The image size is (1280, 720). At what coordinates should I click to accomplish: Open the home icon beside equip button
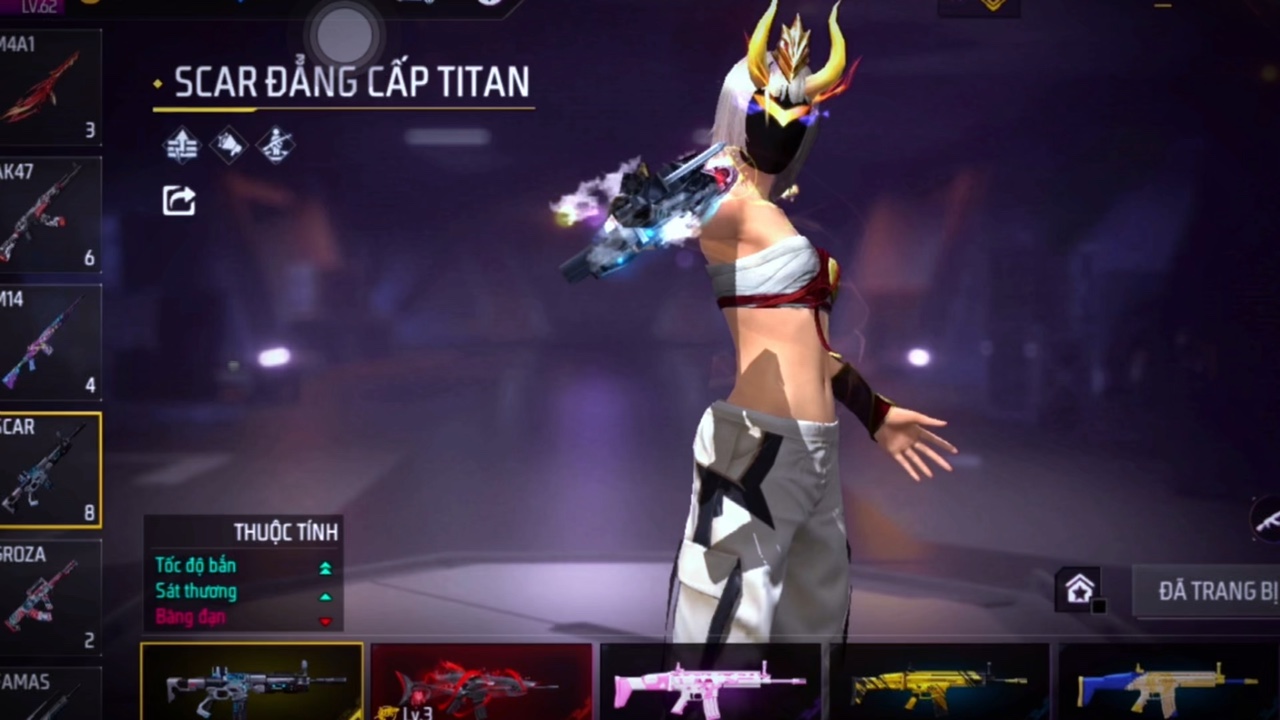pos(1079,590)
